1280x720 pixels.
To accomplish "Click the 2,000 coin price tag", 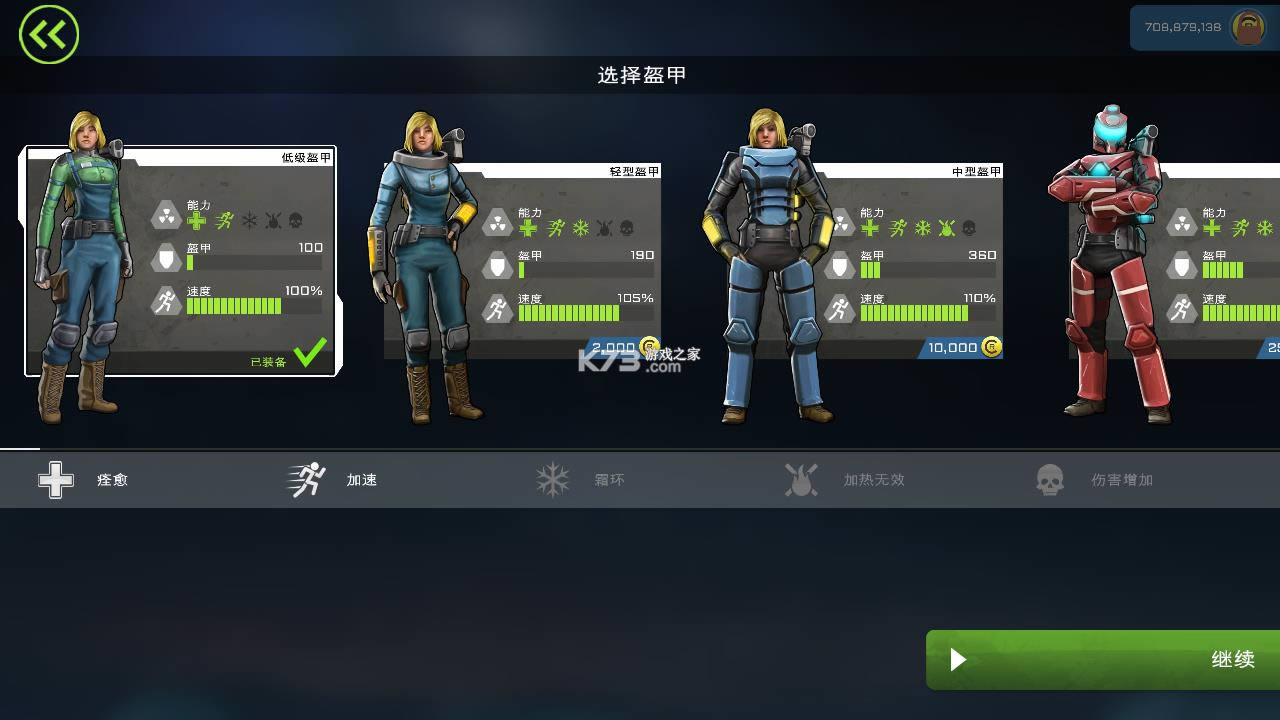I will tap(613, 345).
